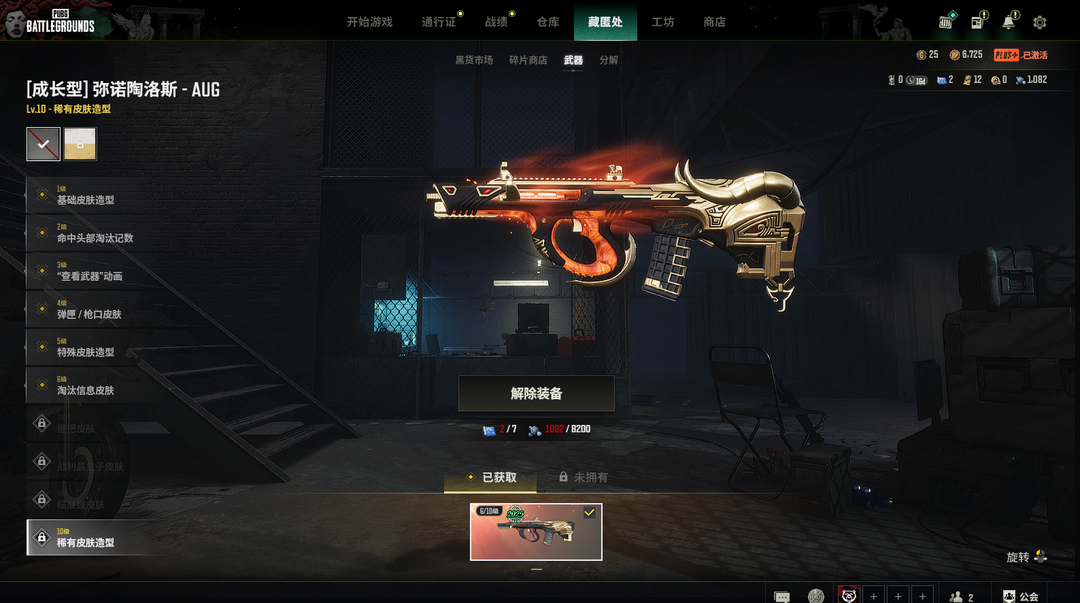Switch to the 黑货市场 sub-tab
Viewport: 1080px width, 603px height.
tap(474, 60)
